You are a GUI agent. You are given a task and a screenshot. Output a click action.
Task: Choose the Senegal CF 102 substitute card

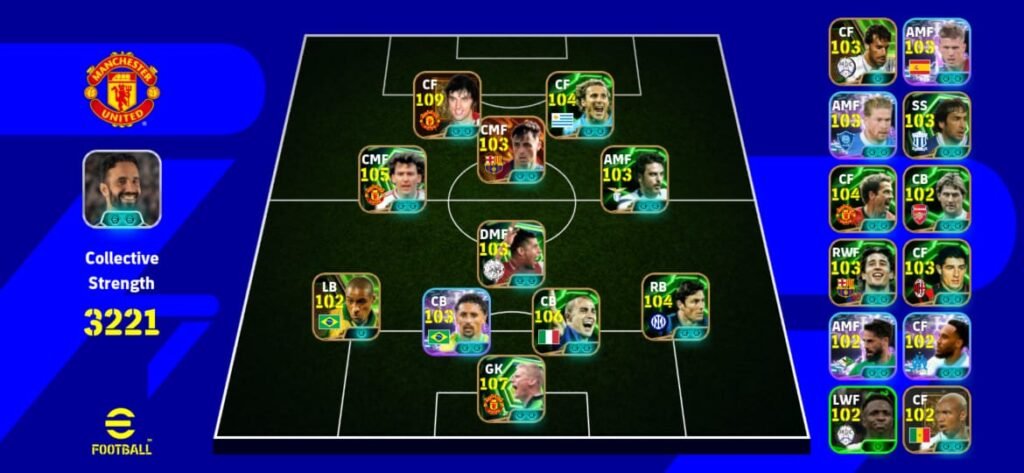(x=937, y=419)
